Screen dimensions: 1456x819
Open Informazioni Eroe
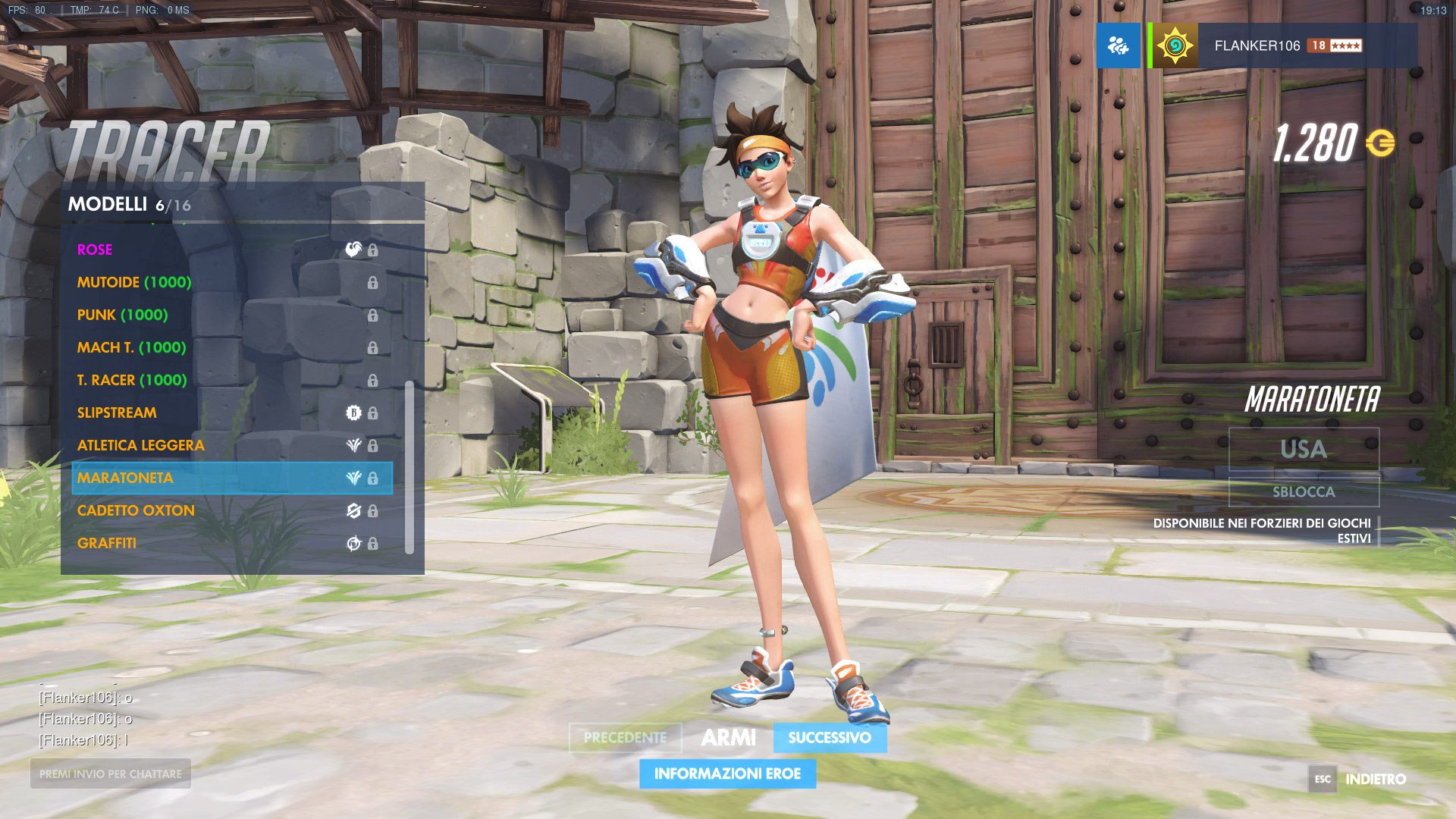coord(727,773)
